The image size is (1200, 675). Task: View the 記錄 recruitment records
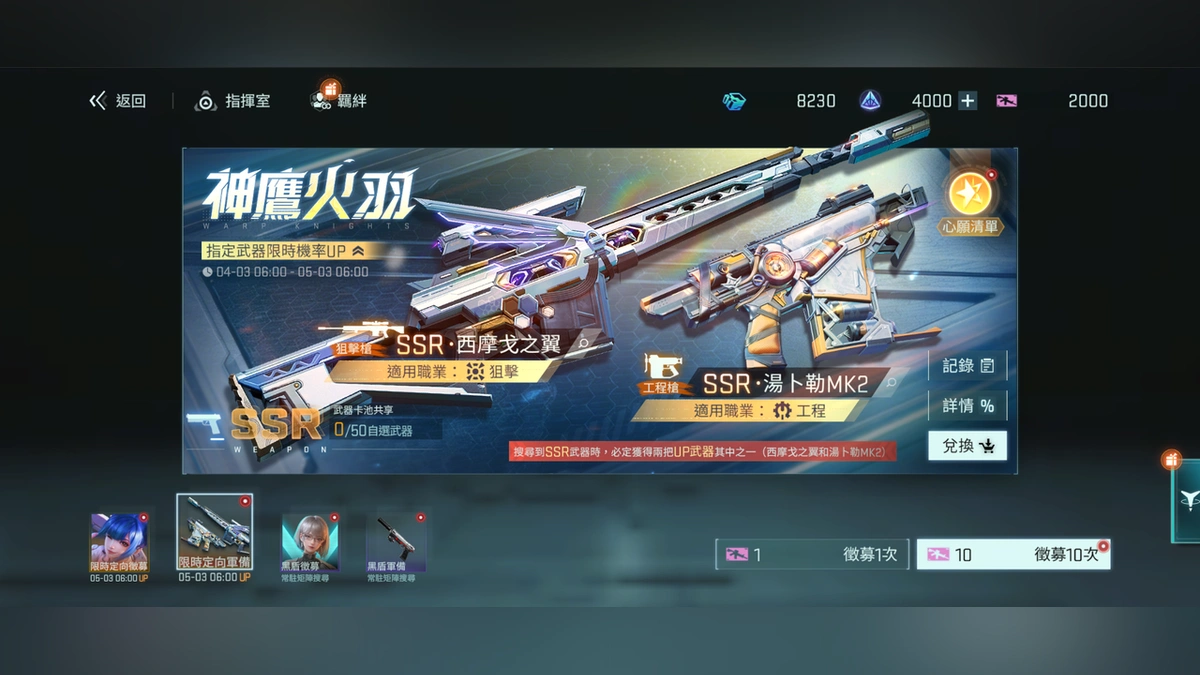[967, 366]
